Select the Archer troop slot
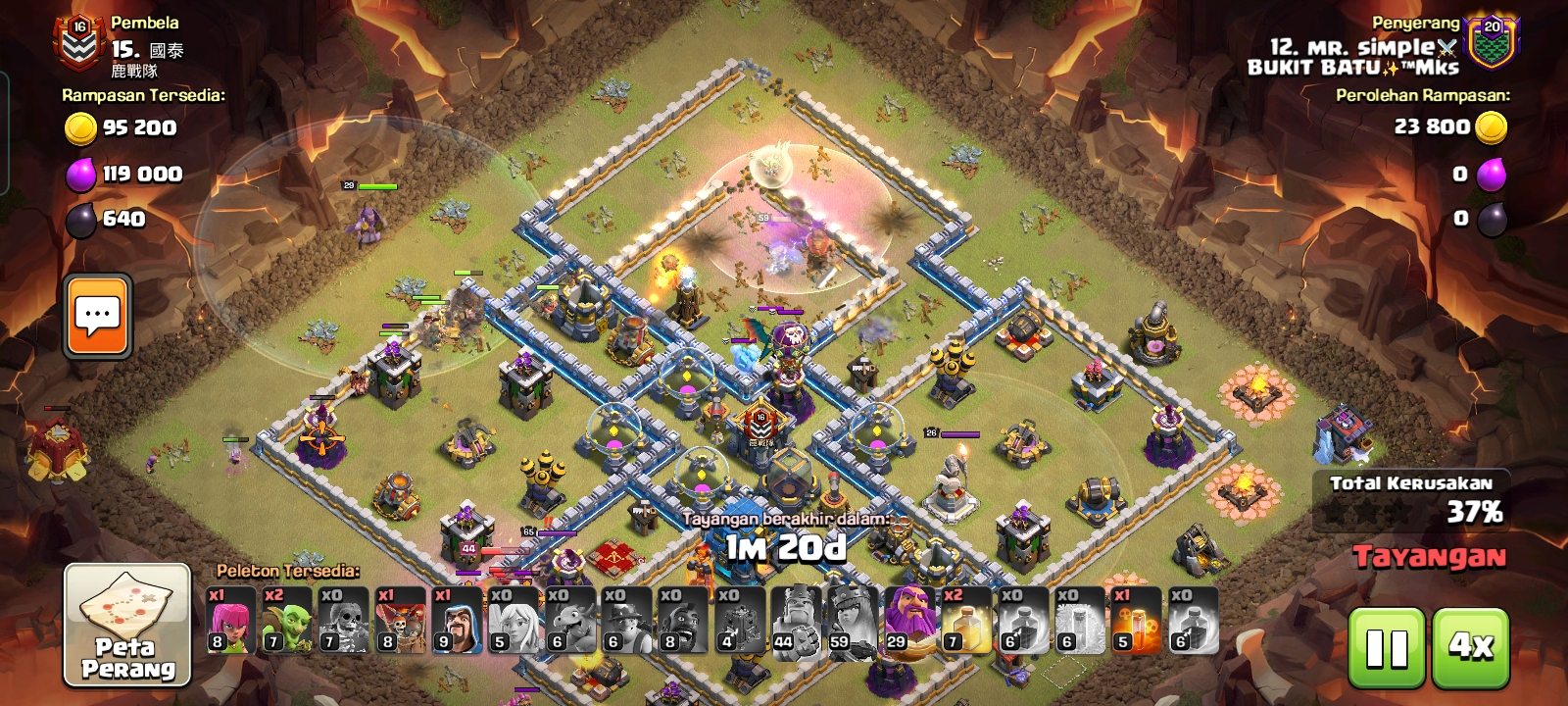This screenshot has width=1568, height=706. pos(230,621)
